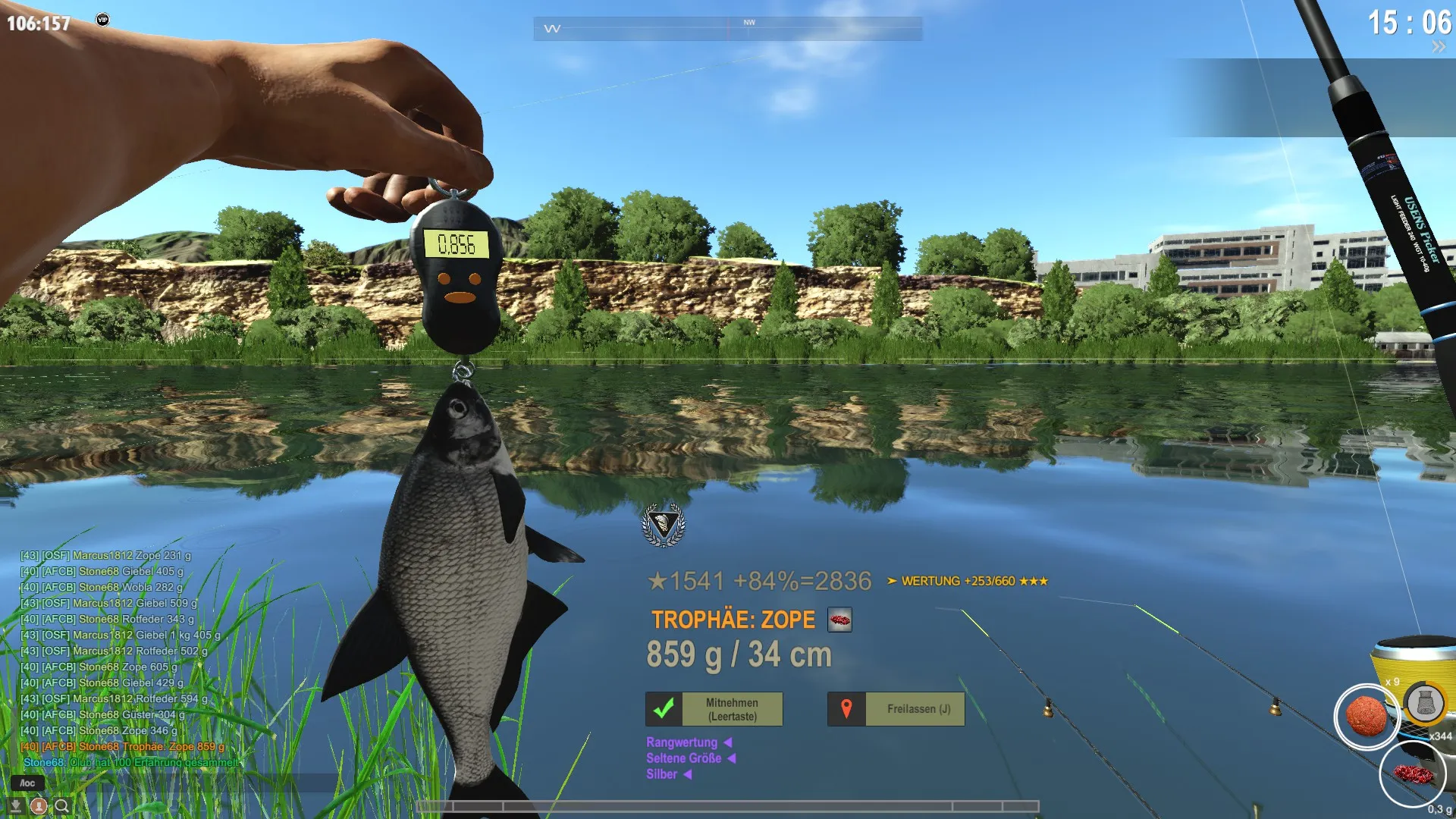
Task: Click the VIP badge icon
Action: click(102, 20)
